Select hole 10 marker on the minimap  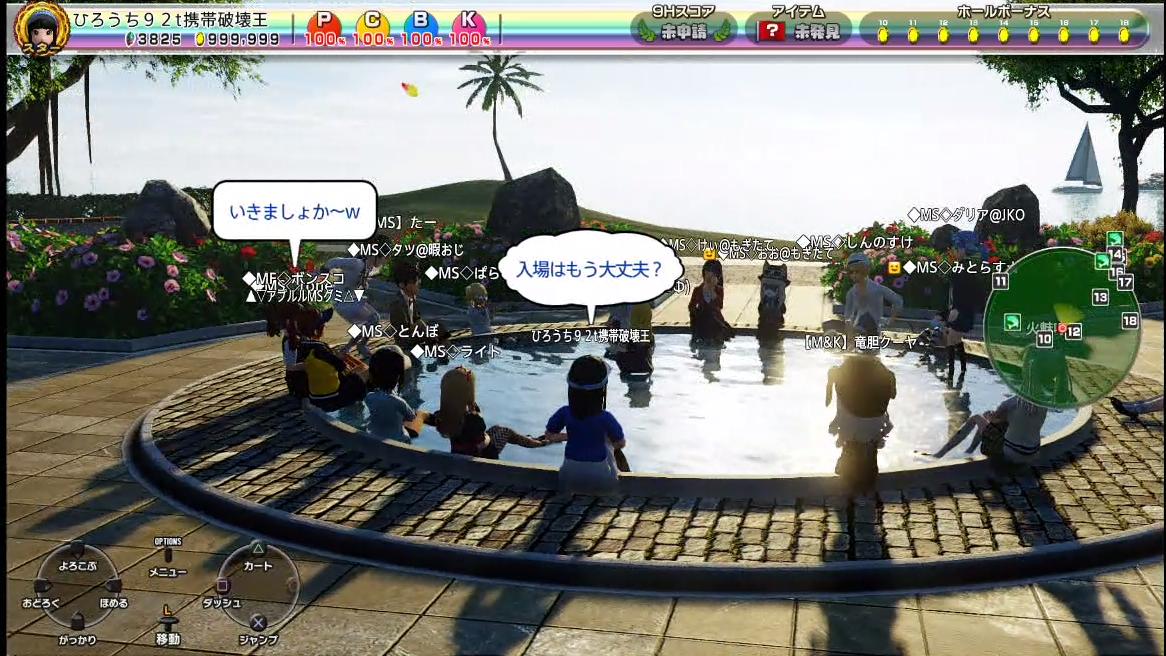point(1044,340)
